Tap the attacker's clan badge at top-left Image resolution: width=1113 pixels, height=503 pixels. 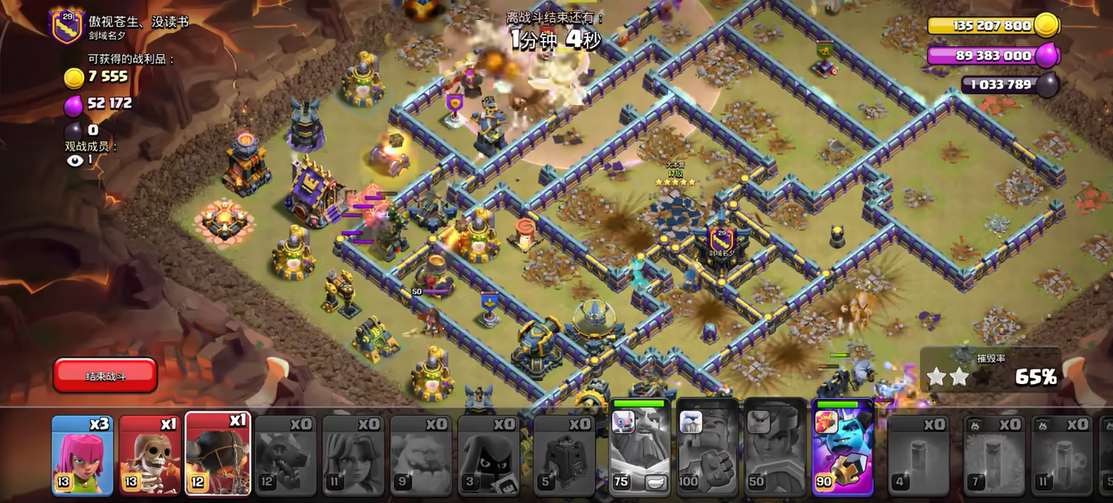(66, 26)
